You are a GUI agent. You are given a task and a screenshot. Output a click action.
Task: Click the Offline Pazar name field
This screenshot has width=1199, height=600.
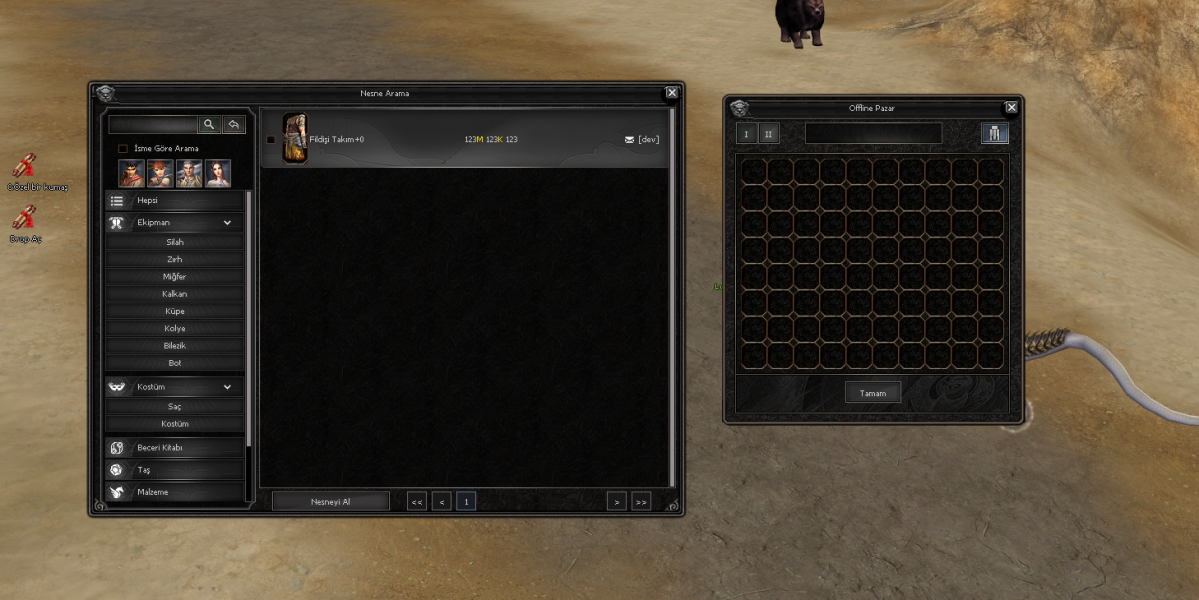(873, 133)
